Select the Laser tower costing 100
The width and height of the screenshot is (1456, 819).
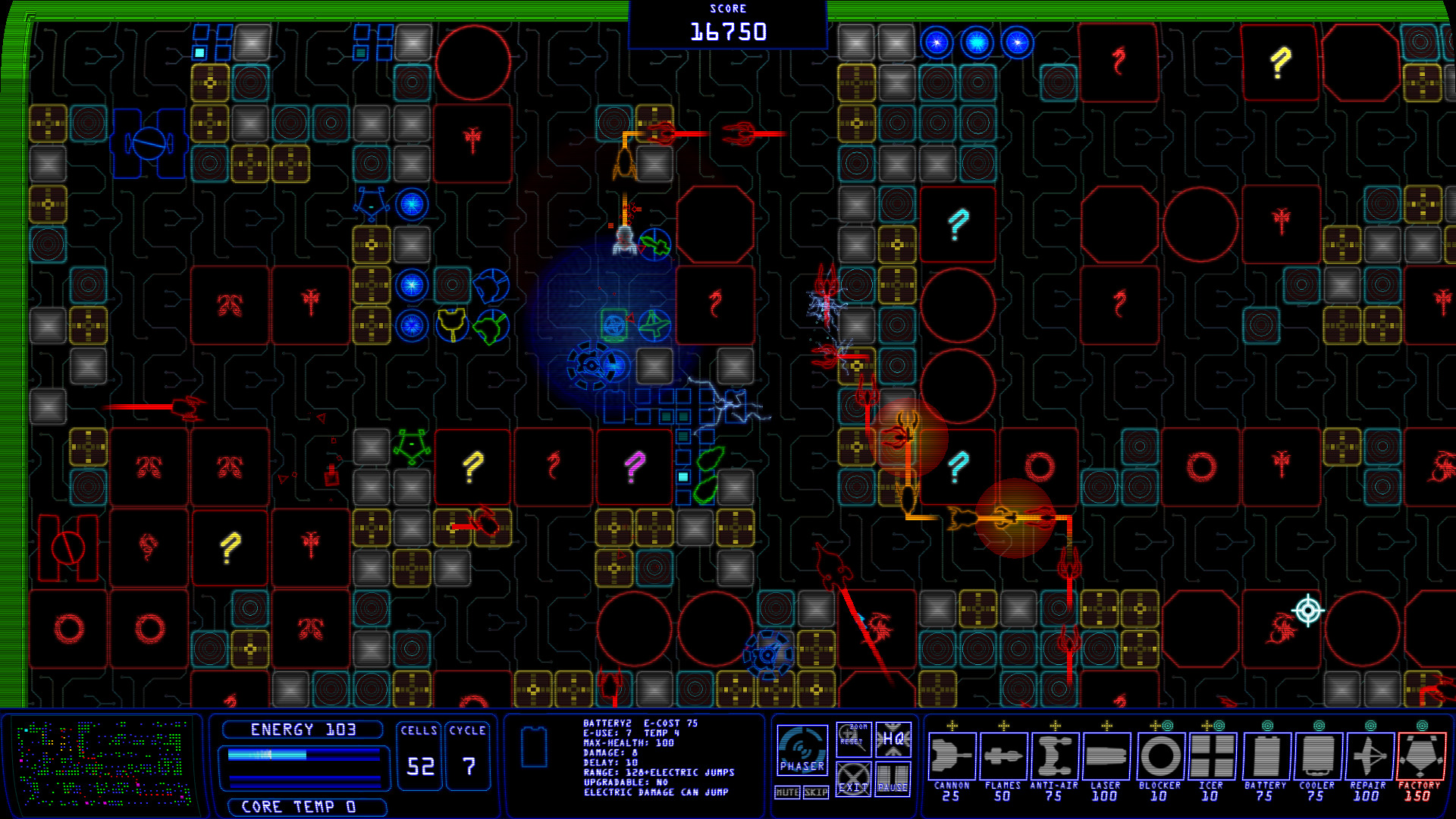[x=1106, y=758]
